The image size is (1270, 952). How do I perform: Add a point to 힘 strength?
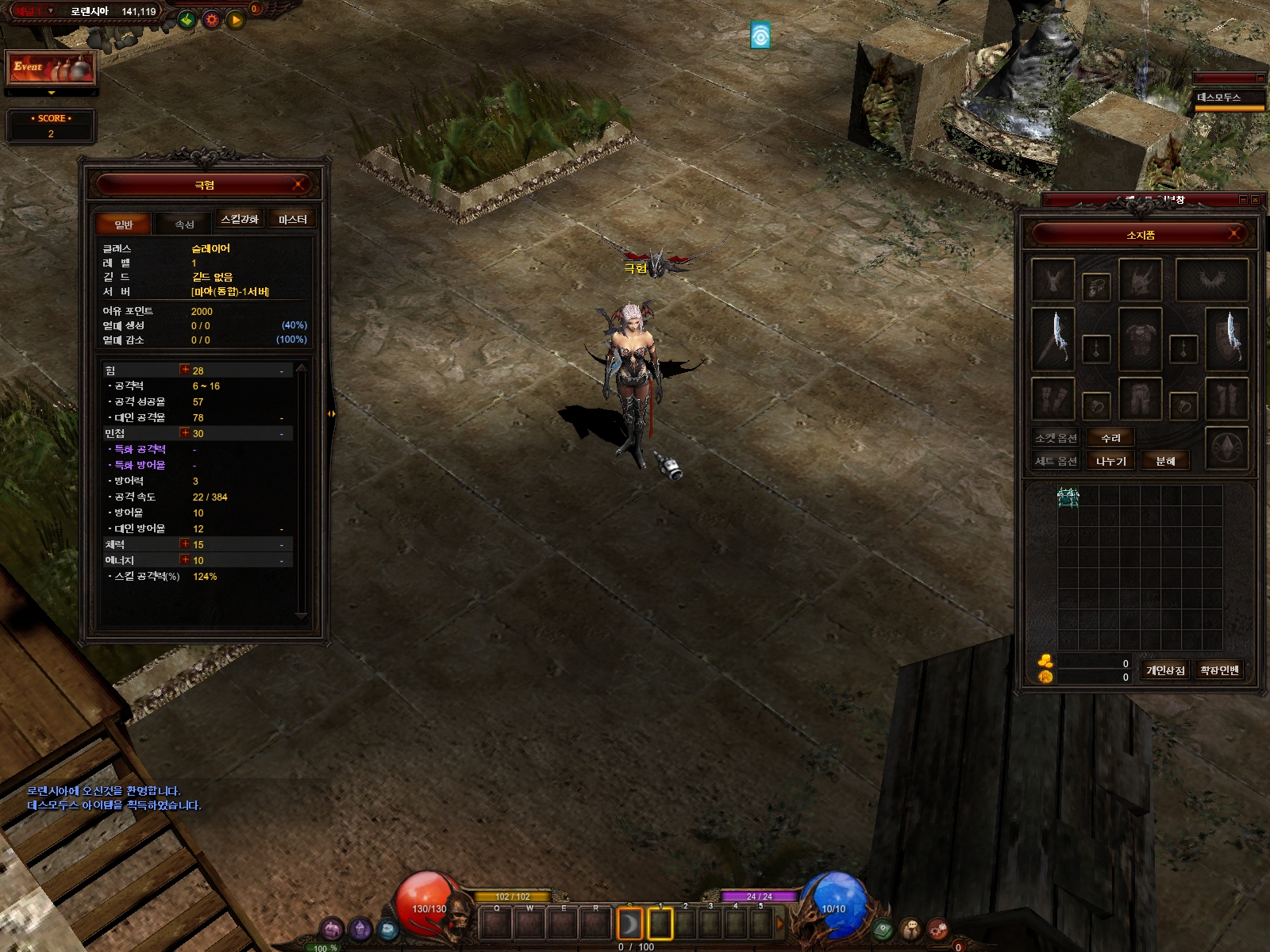point(185,370)
